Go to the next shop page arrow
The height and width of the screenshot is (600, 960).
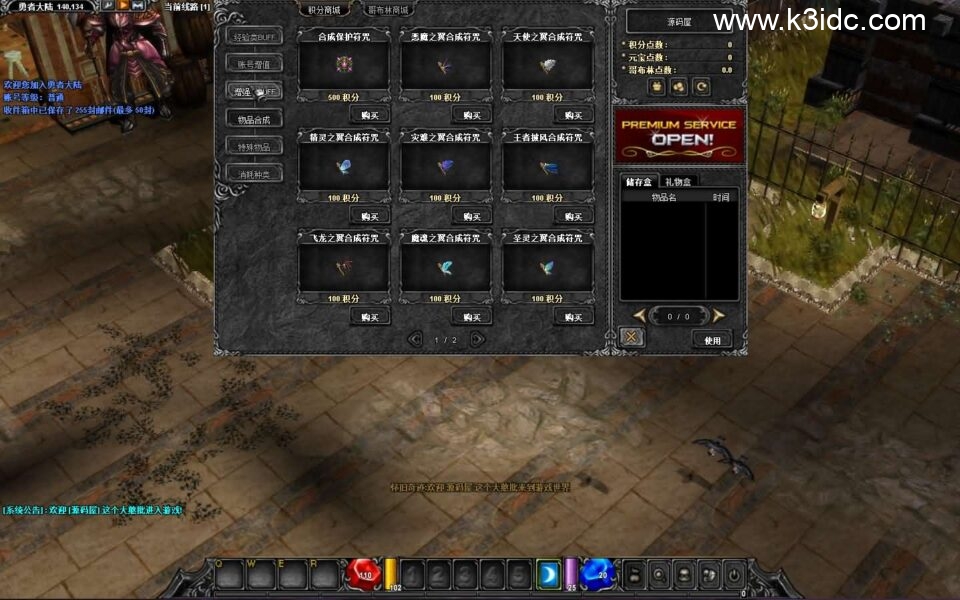coord(477,339)
